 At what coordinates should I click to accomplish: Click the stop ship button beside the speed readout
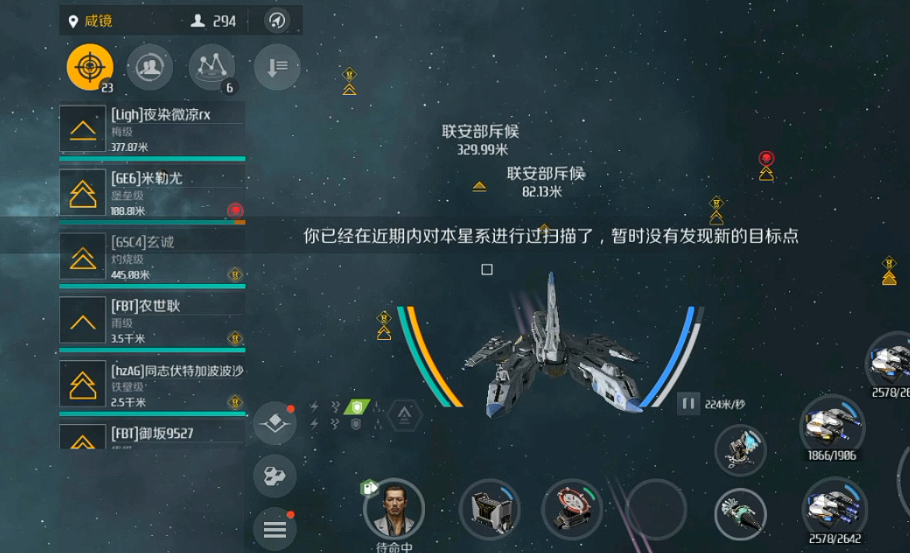(688, 404)
